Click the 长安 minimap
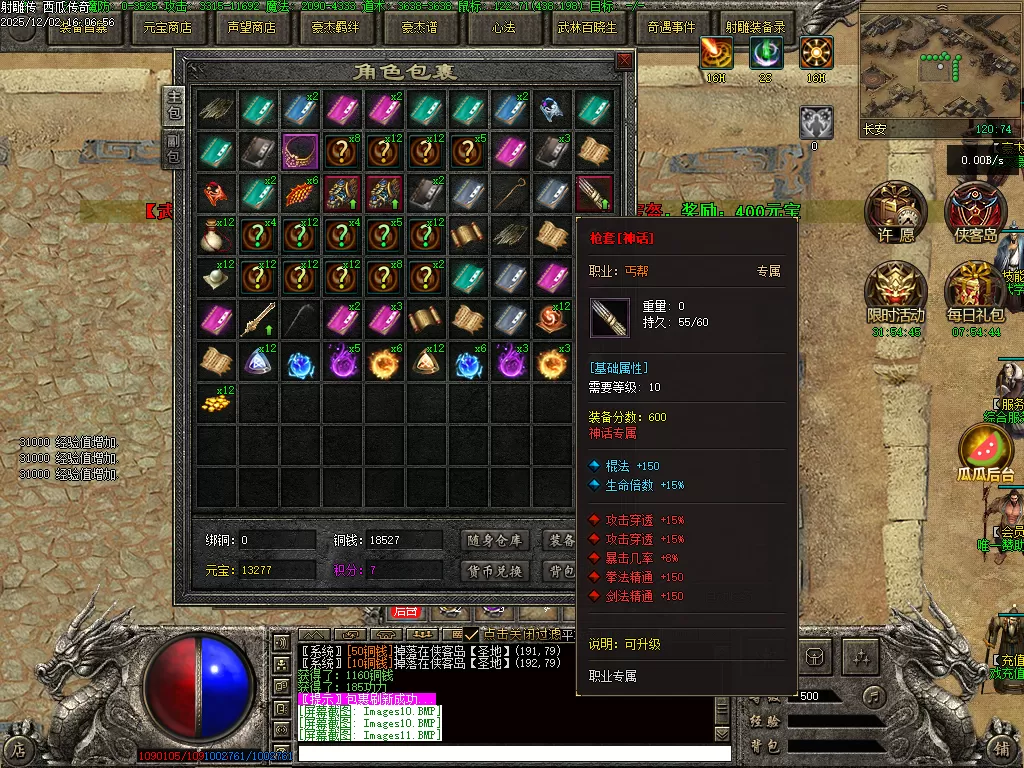Screen dimensions: 1024x768 [938, 68]
